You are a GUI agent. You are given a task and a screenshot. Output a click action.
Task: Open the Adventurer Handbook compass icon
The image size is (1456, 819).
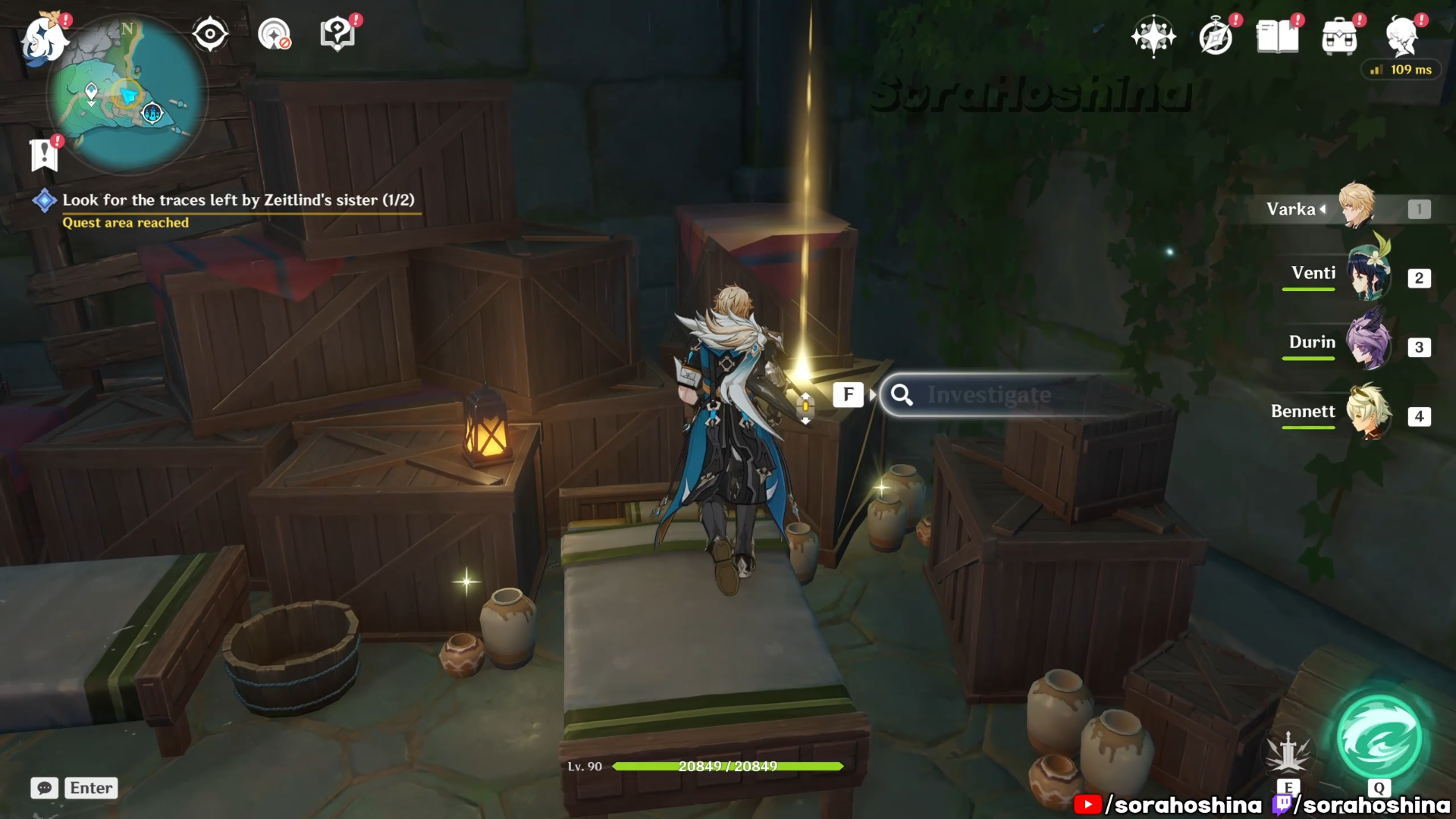pos(1216,37)
